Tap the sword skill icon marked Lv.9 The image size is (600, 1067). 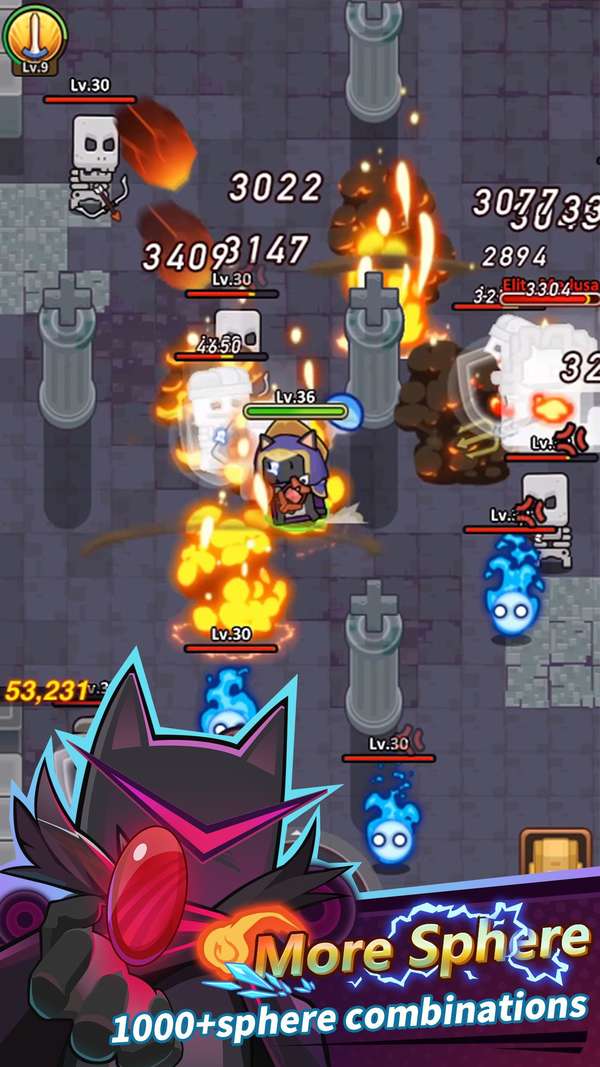[x=34, y=35]
